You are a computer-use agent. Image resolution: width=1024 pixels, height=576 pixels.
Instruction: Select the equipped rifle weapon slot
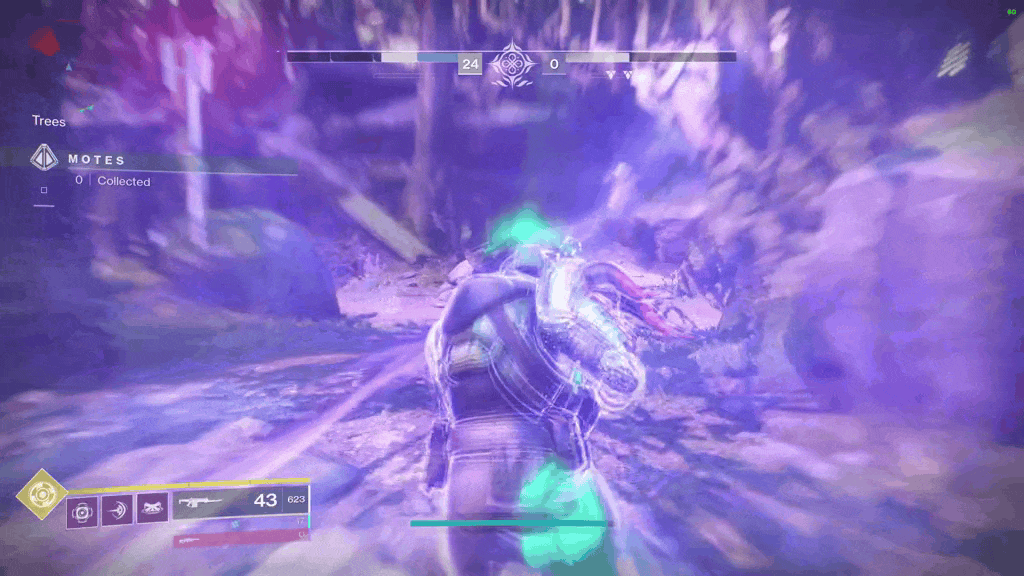(x=240, y=502)
